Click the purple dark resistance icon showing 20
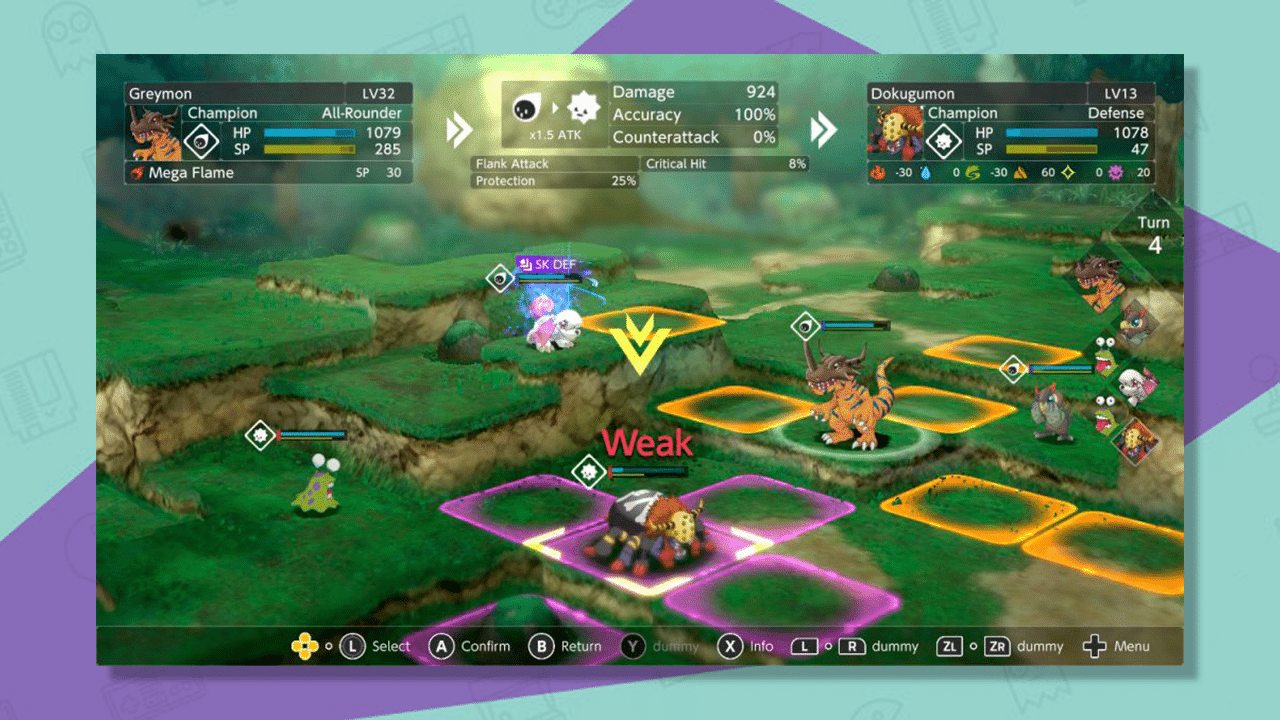The height and width of the screenshot is (720, 1280). coord(1115,172)
